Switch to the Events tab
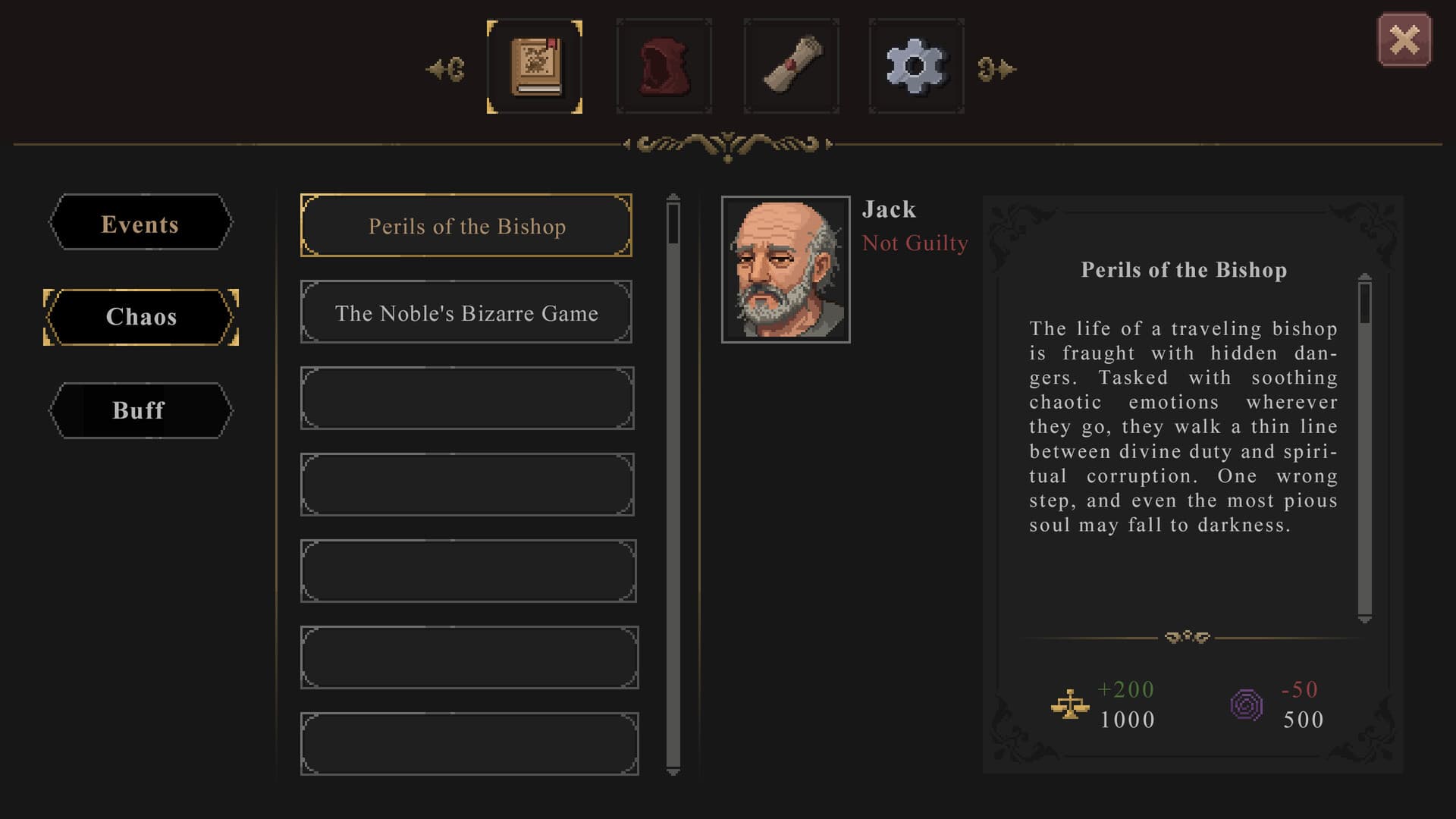 point(140,224)
